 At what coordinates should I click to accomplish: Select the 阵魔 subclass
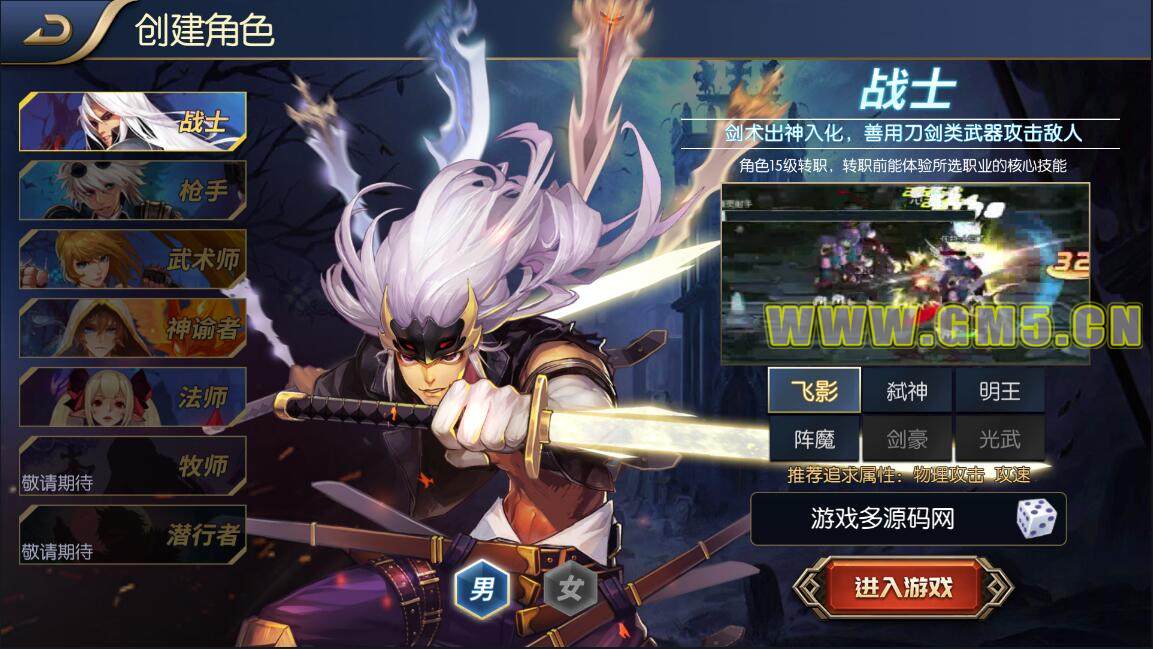click(x=814, y=439)
